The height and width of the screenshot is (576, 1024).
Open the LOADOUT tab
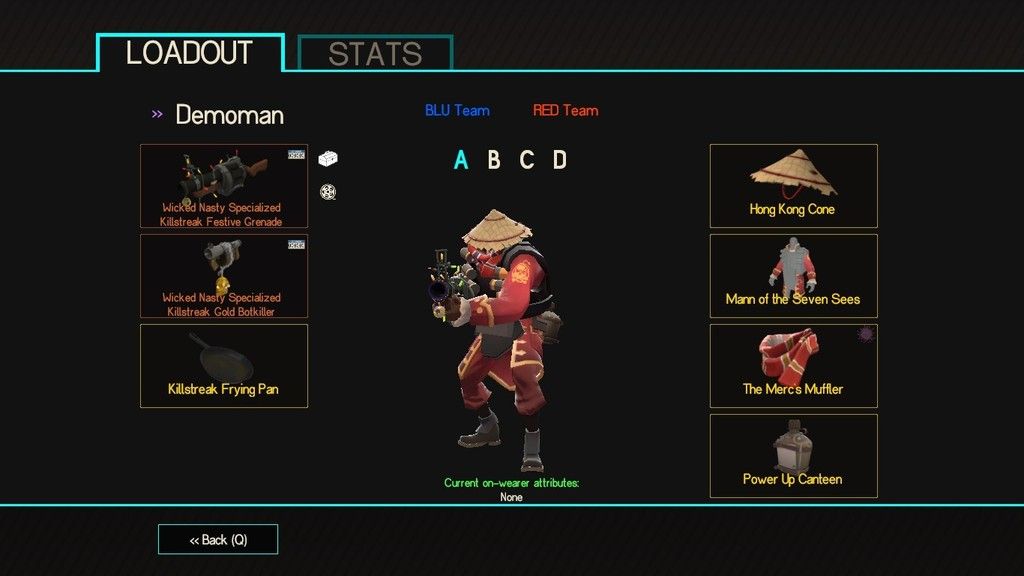[x=190, y=53]
